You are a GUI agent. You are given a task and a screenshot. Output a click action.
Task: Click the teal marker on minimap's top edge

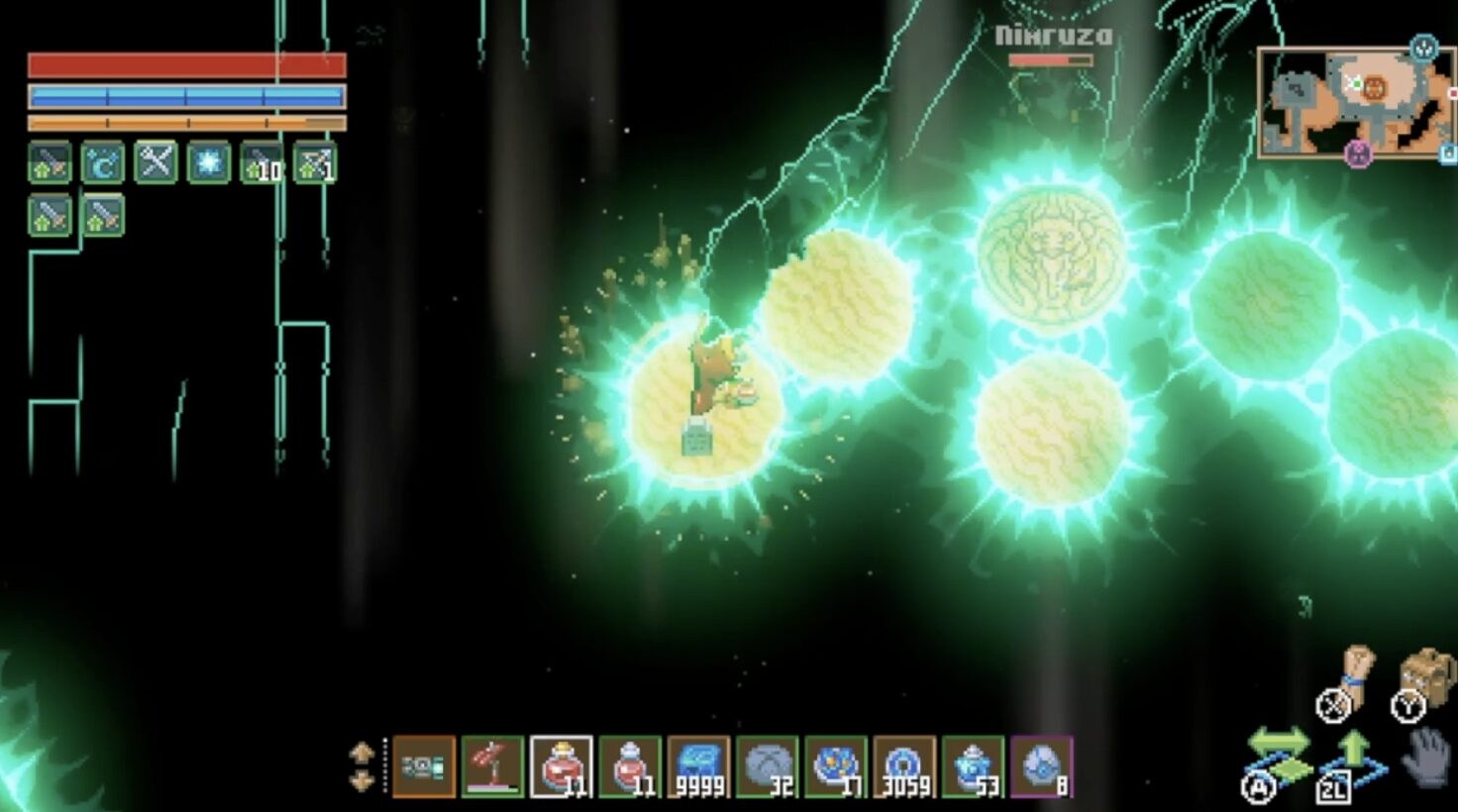[1423, 48]
